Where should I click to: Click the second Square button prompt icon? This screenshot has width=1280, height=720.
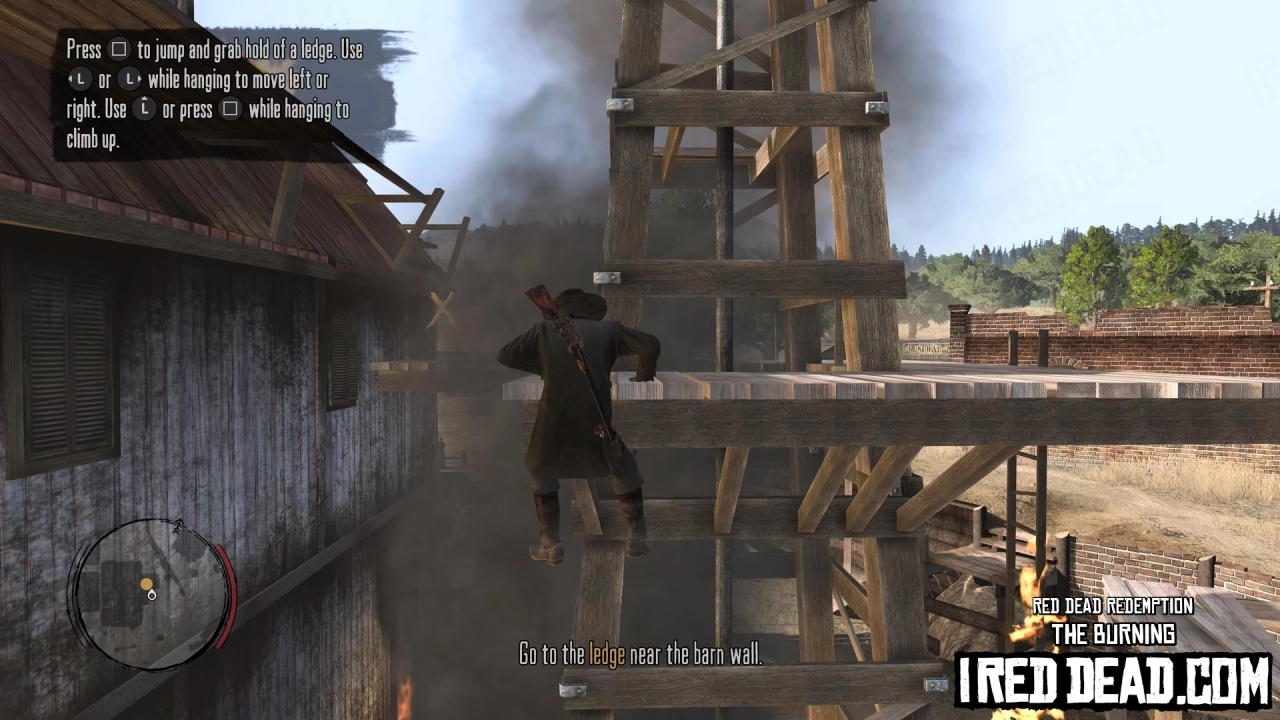pyautogui.click(x=230, y=108)
